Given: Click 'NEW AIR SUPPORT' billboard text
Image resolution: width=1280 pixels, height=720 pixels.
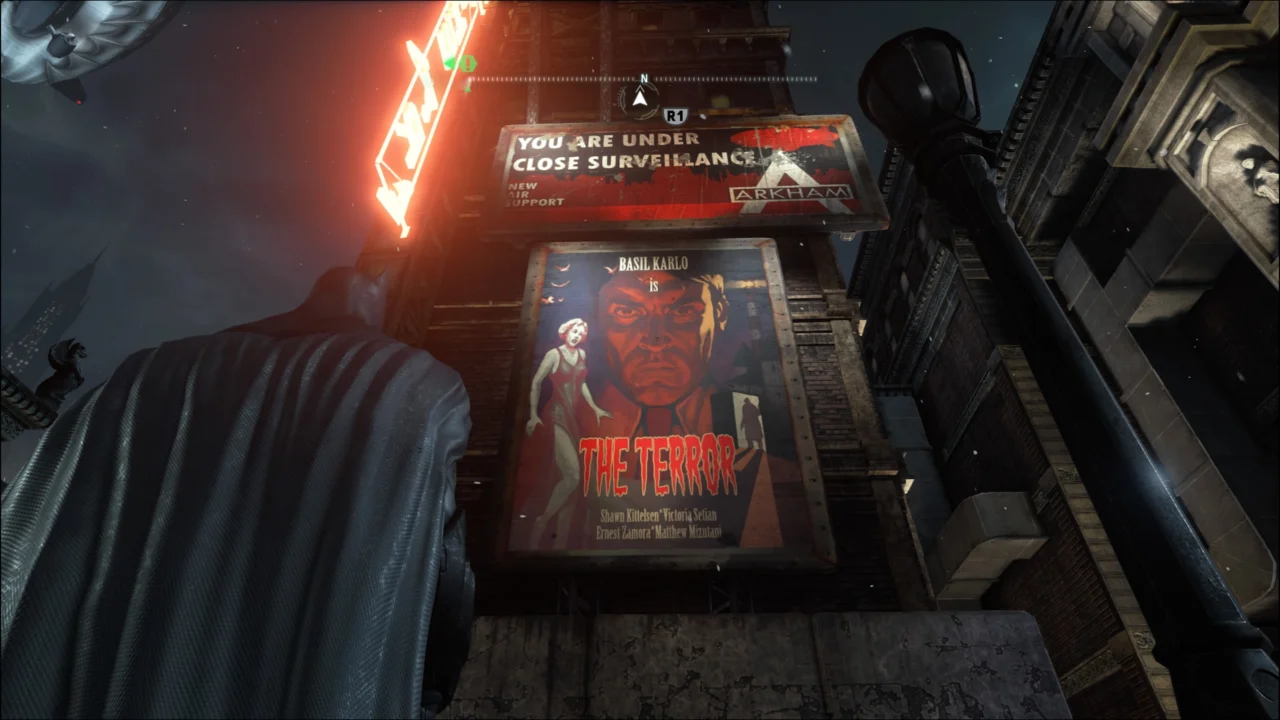Looking at the screenshot, I should point(527,191).
